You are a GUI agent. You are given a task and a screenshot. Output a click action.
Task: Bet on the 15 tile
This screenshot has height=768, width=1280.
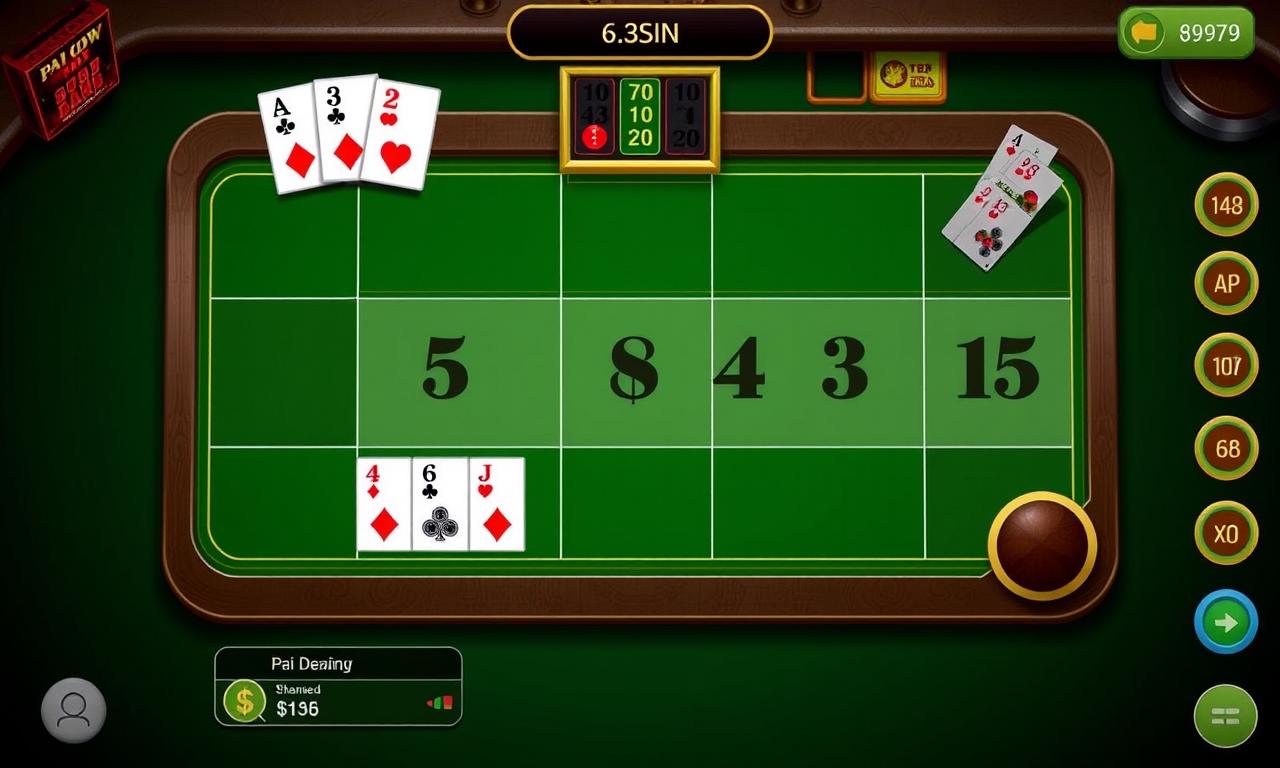tap(998, 370)
